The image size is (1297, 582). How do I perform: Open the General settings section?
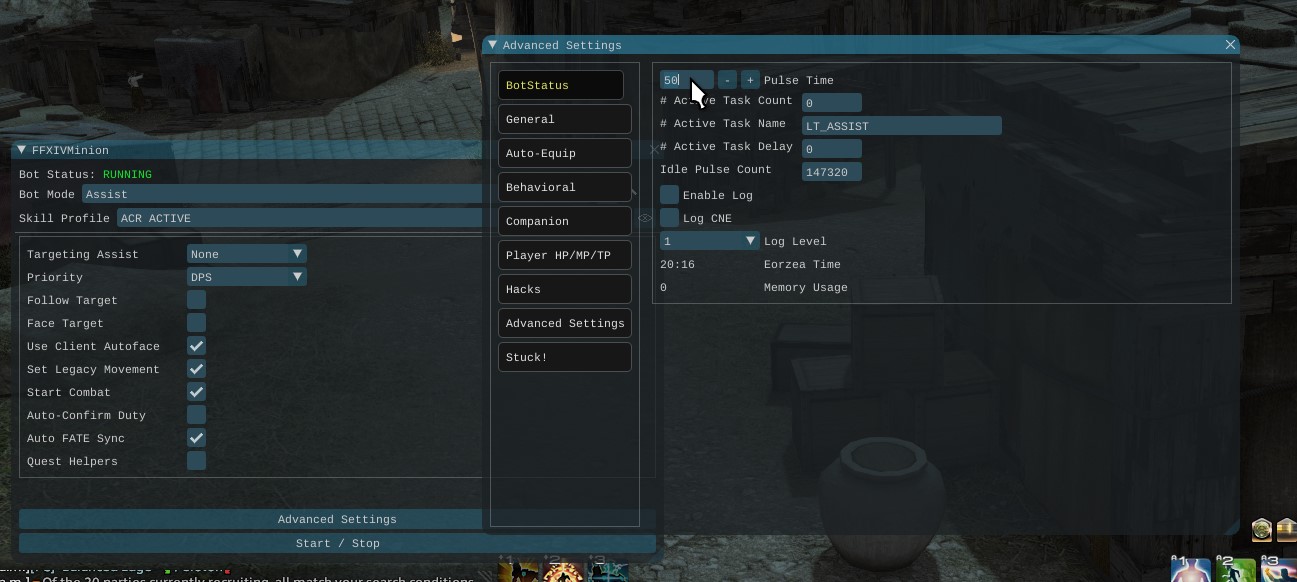[564, 119]
